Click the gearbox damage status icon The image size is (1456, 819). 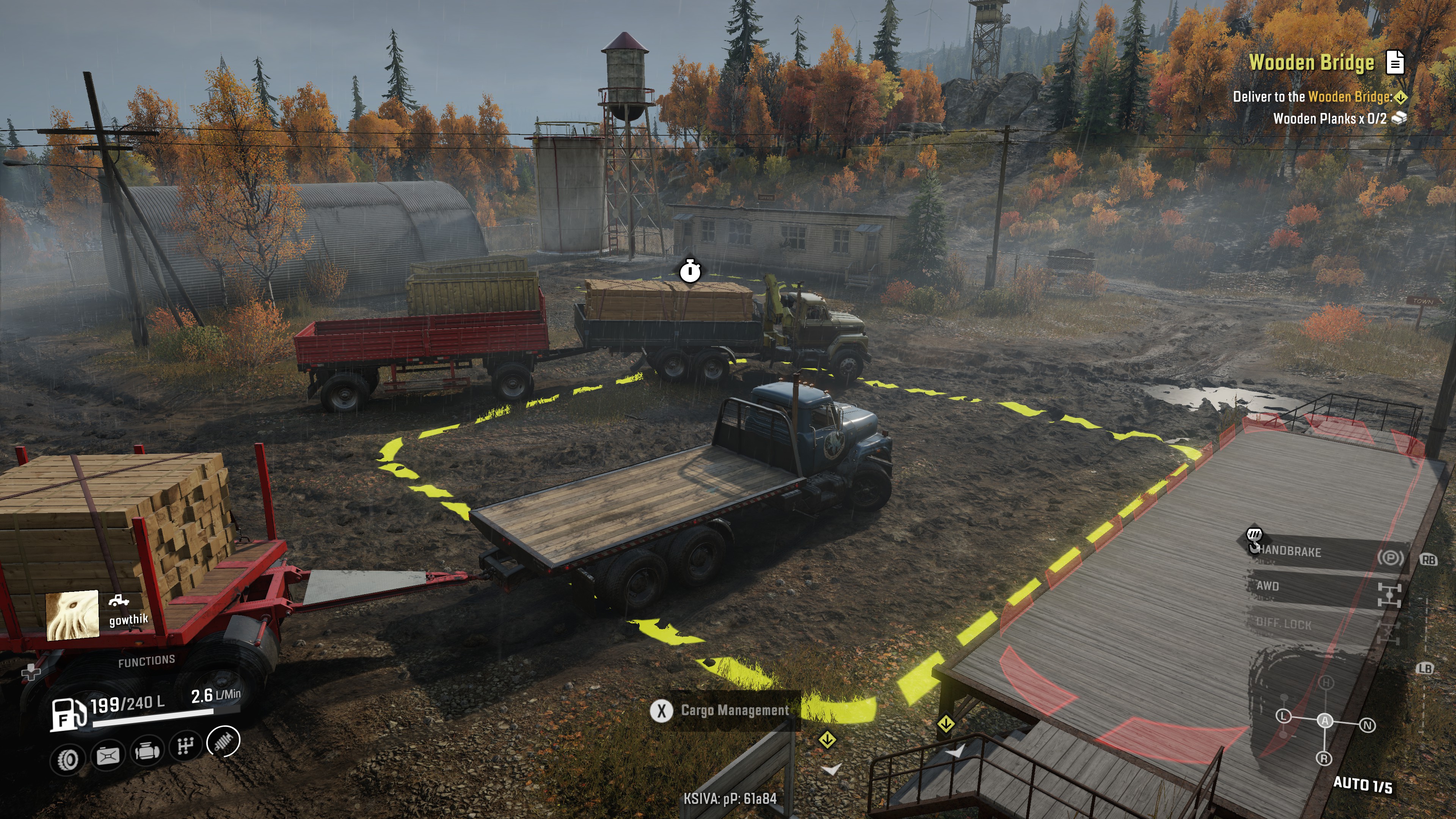tap(185, 747)
